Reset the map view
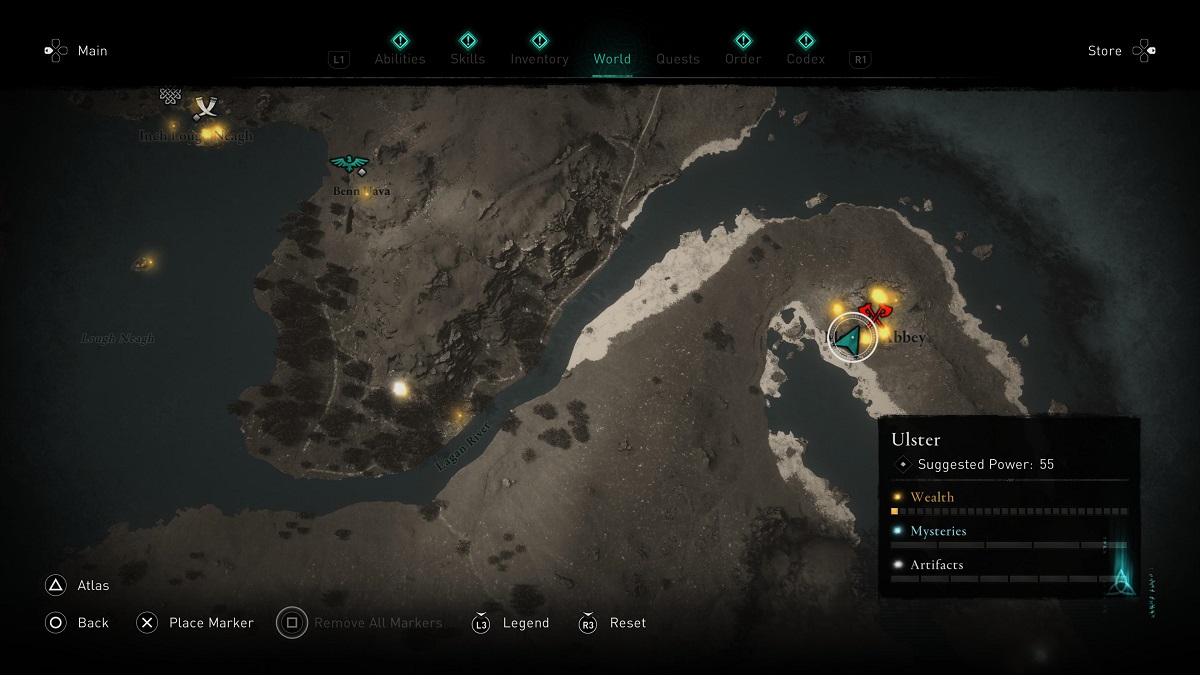 [x=628, y=623]
